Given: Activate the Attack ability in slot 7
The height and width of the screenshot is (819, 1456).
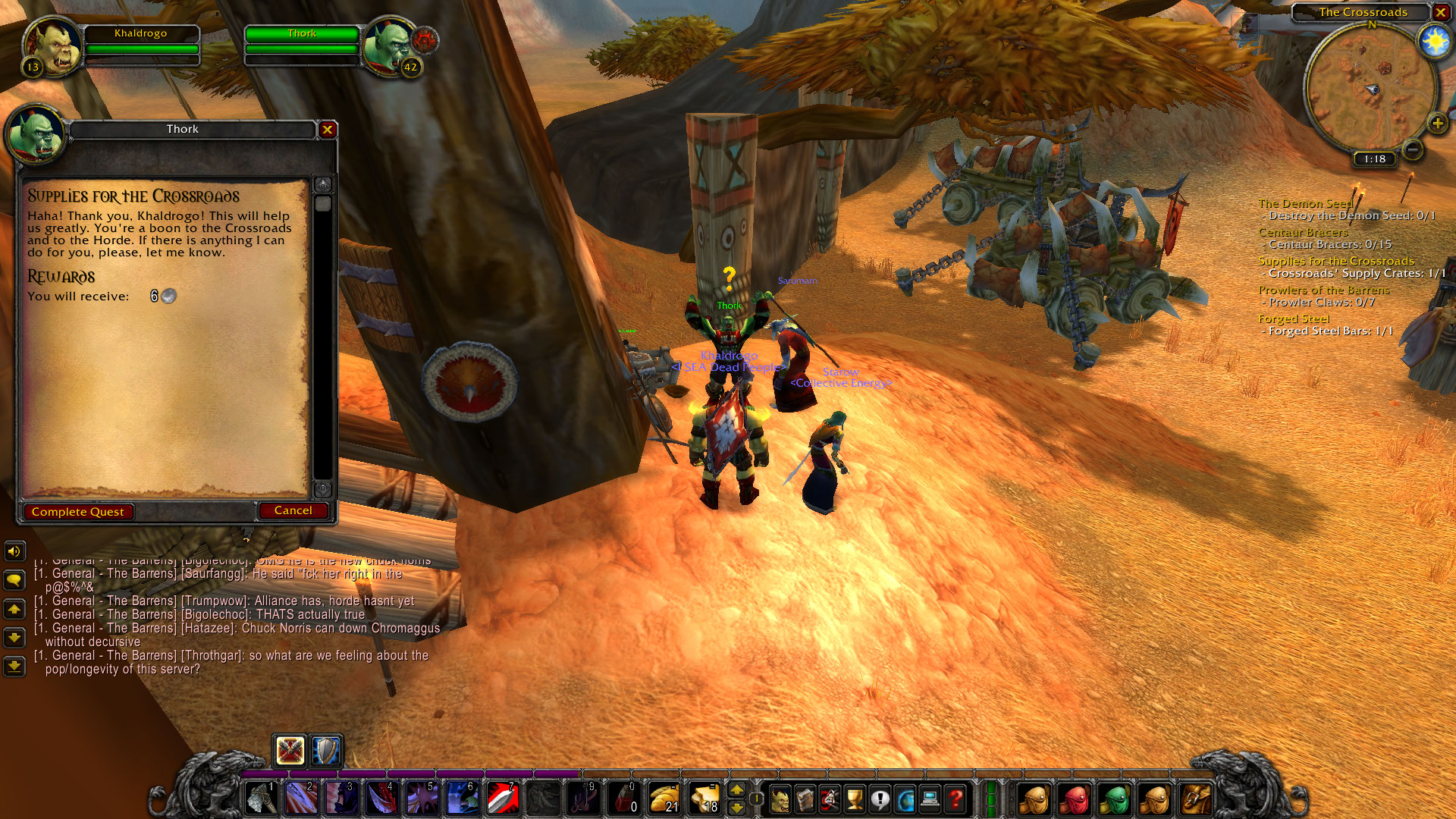Looking at the screenshot, I should pyautogui.click(x=502, y=797).
